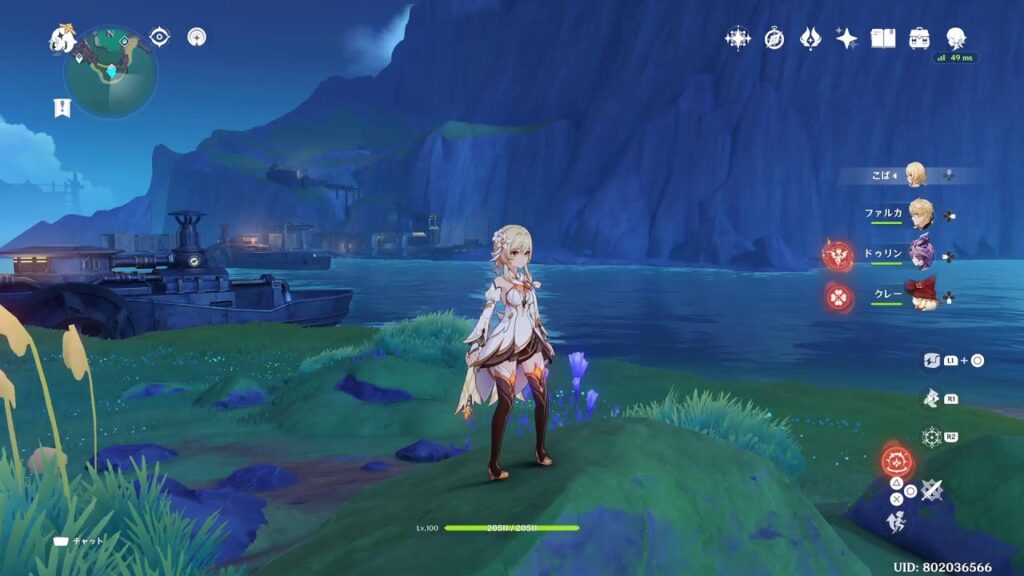This screenshot has height=576, width=1024.
Task: Activate クレー's red clover elemental burst icon
Action: 838,297
